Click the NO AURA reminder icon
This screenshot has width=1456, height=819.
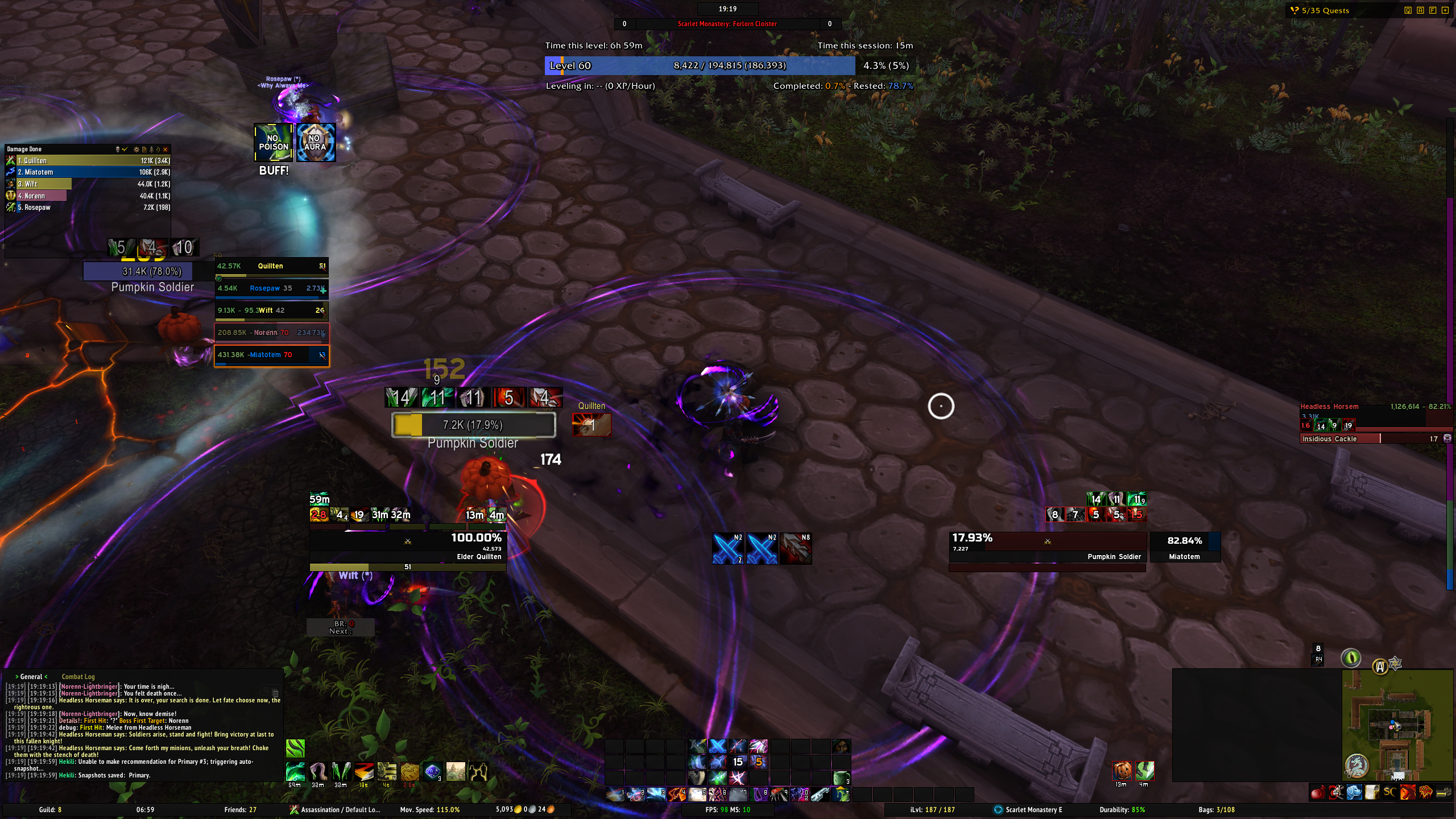pos(315,143)
